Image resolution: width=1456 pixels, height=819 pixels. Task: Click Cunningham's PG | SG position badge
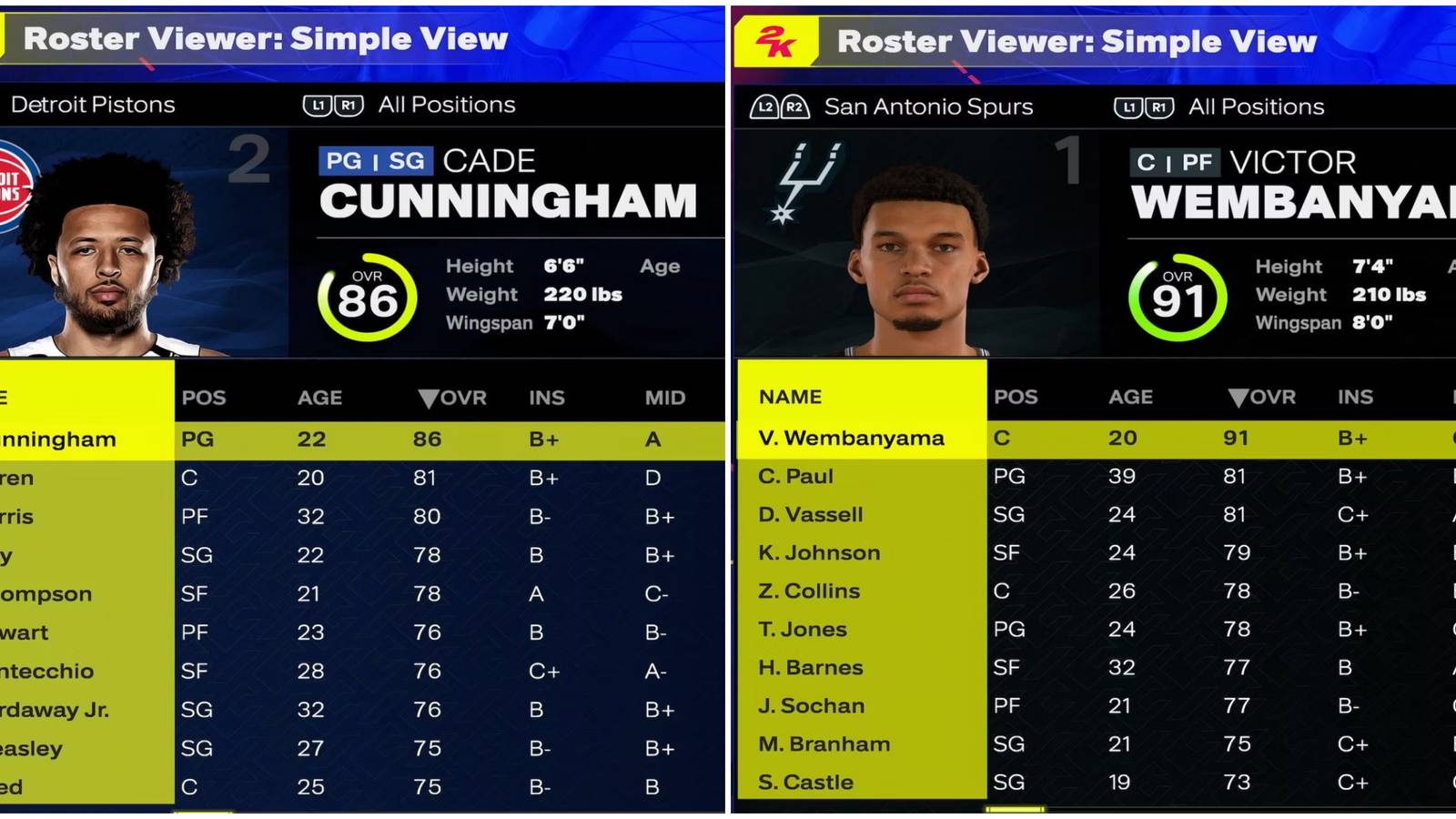click(x=377, y=160)
